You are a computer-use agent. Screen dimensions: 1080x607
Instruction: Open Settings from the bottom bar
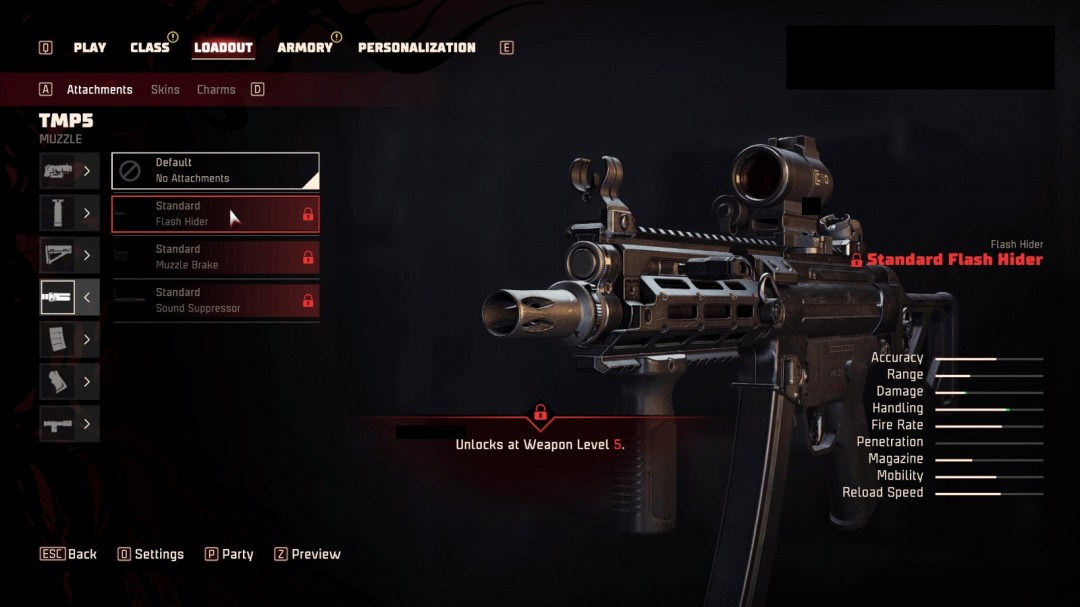click(151, 554)
